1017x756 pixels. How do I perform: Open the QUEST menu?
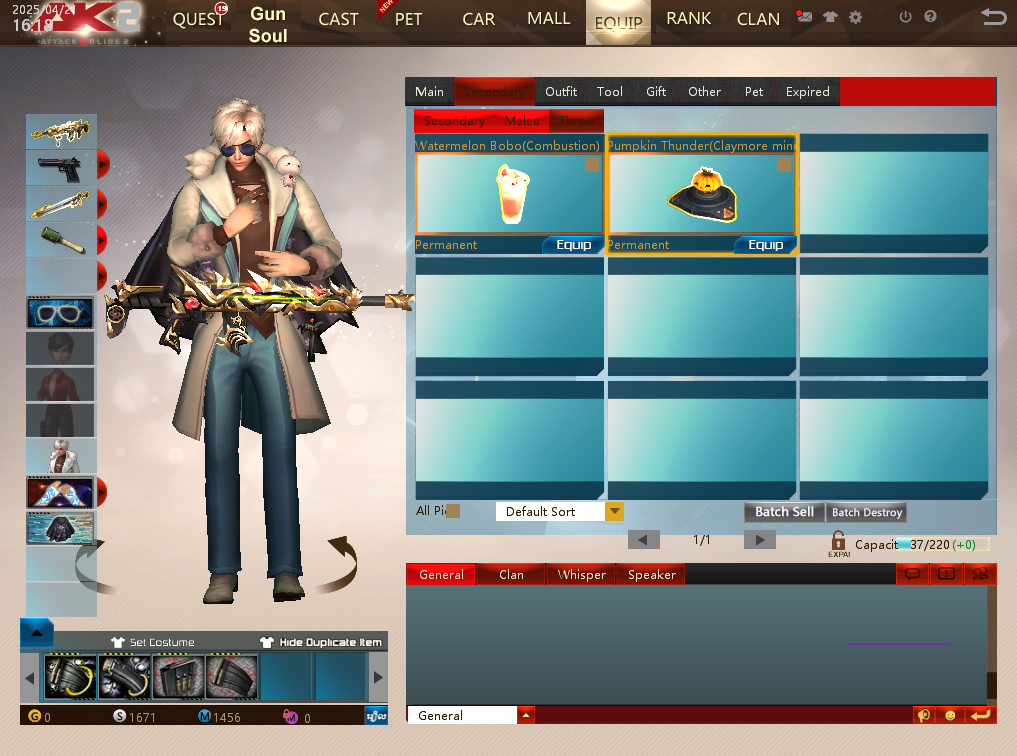pos(198,20)
